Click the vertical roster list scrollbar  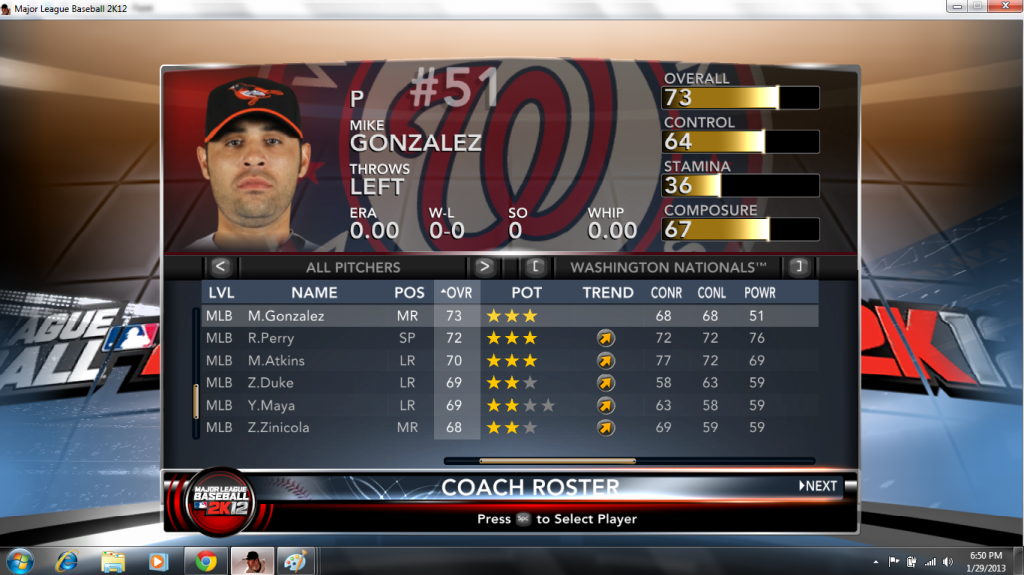click(x=196, y=400)
